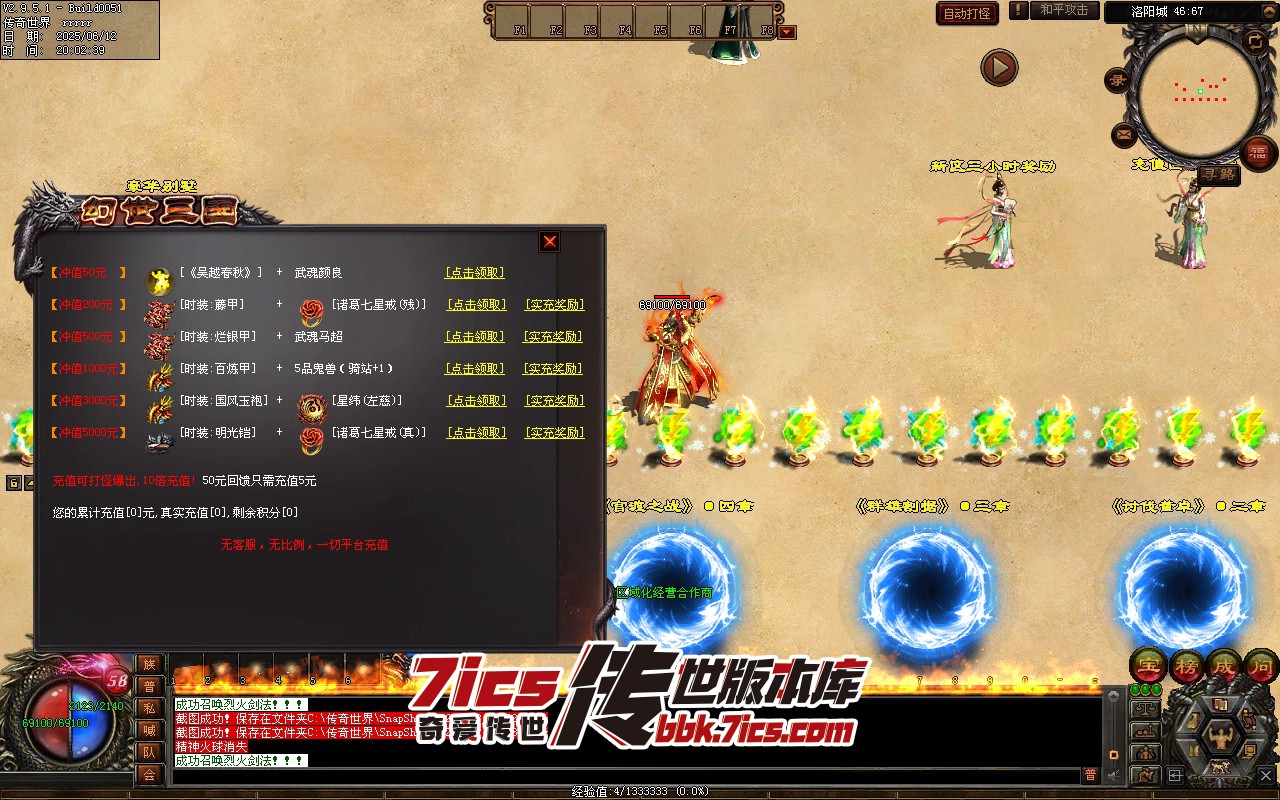Claim the 冲值5000元 reward via 点击领取
Screen dimensions: 1280x800
(x=476, y=432)
